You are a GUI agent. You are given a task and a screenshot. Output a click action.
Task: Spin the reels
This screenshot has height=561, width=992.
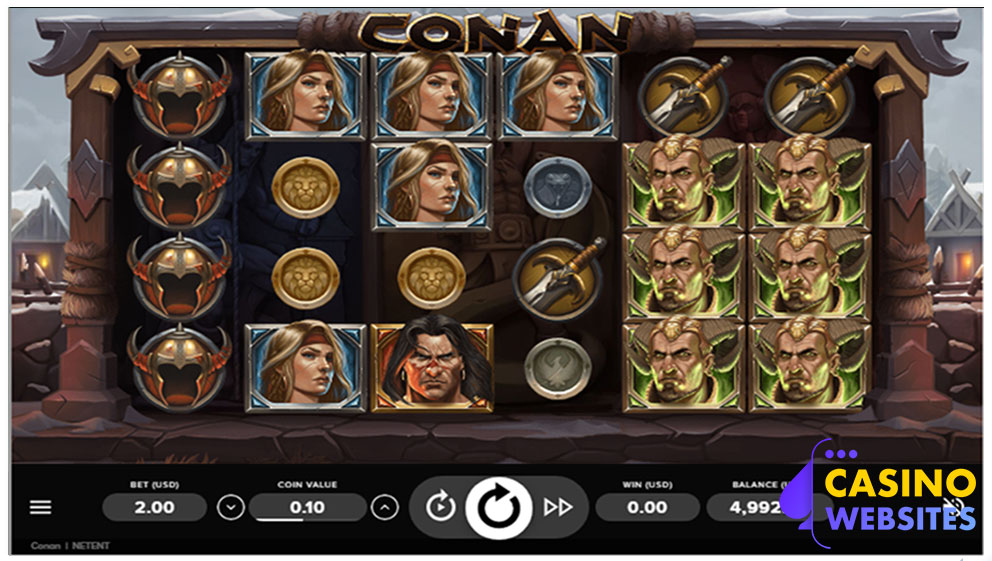pyautogui.click(x=496, y=507)
